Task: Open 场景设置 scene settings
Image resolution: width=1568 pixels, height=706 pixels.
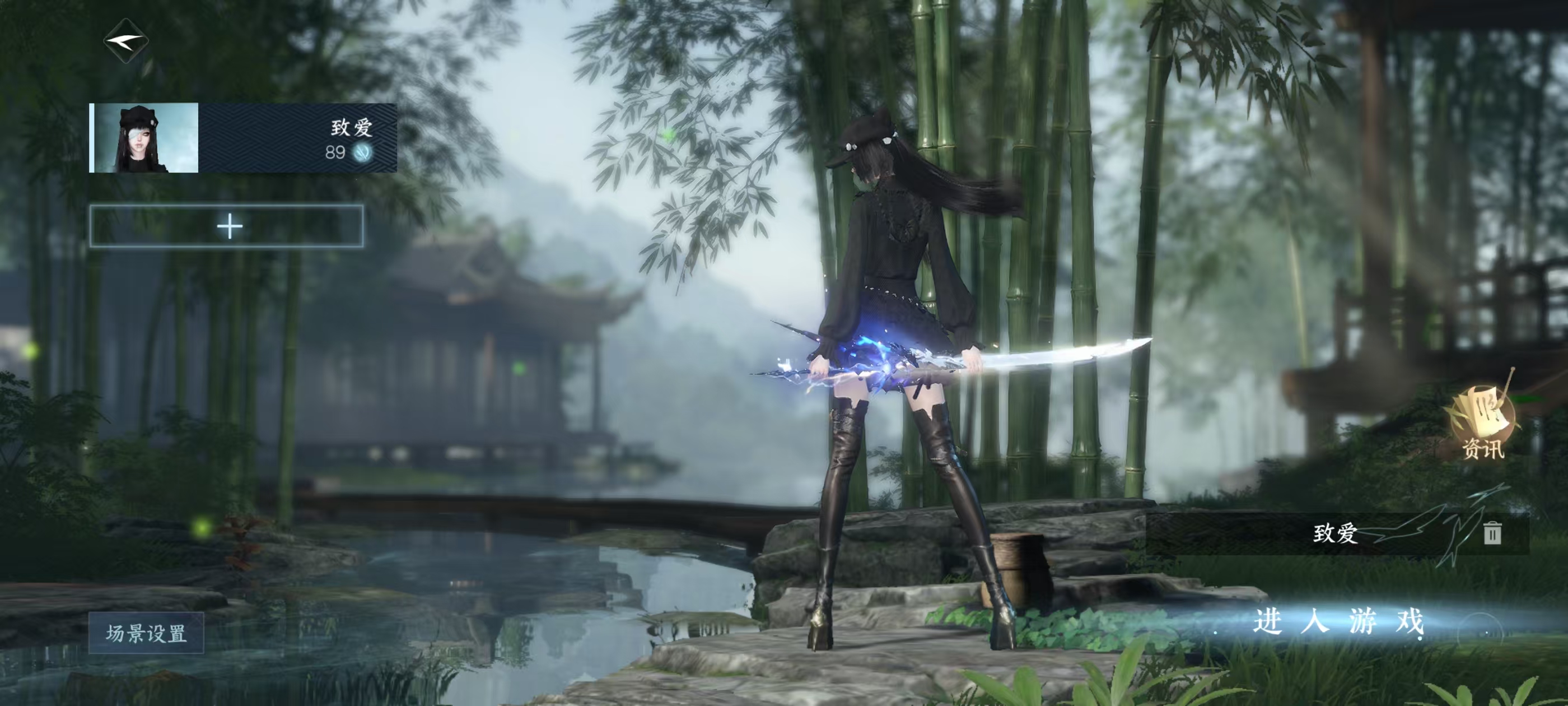Action: tap(146, 633)
